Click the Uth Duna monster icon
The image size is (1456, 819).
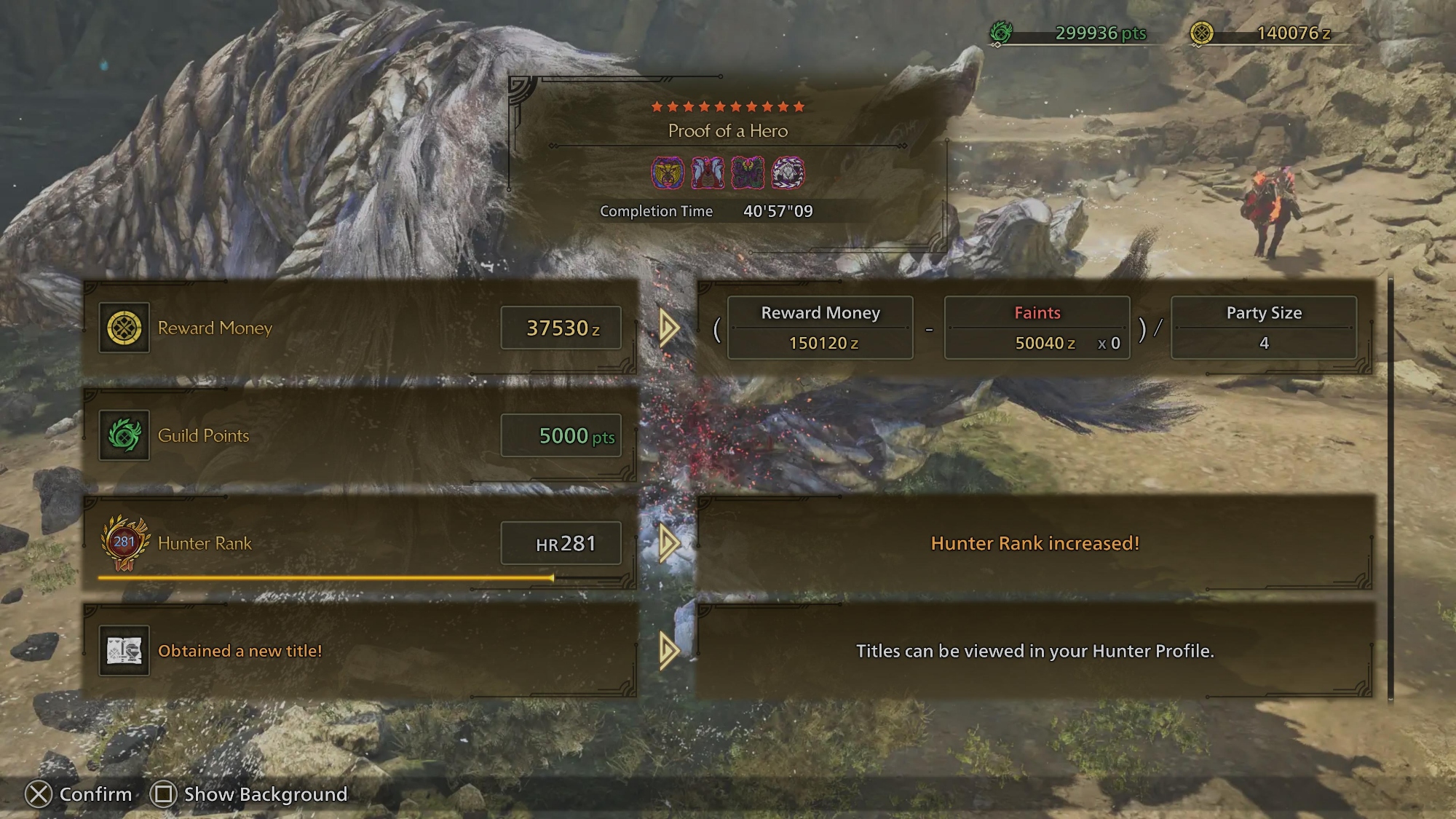(708, 173)
